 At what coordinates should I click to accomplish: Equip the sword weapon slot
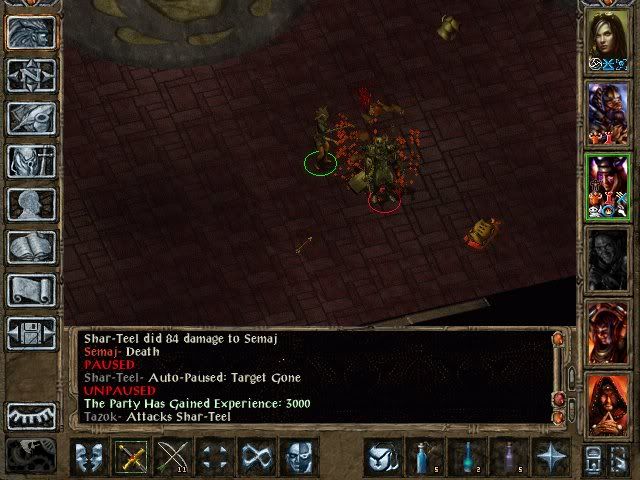point(131,457)
